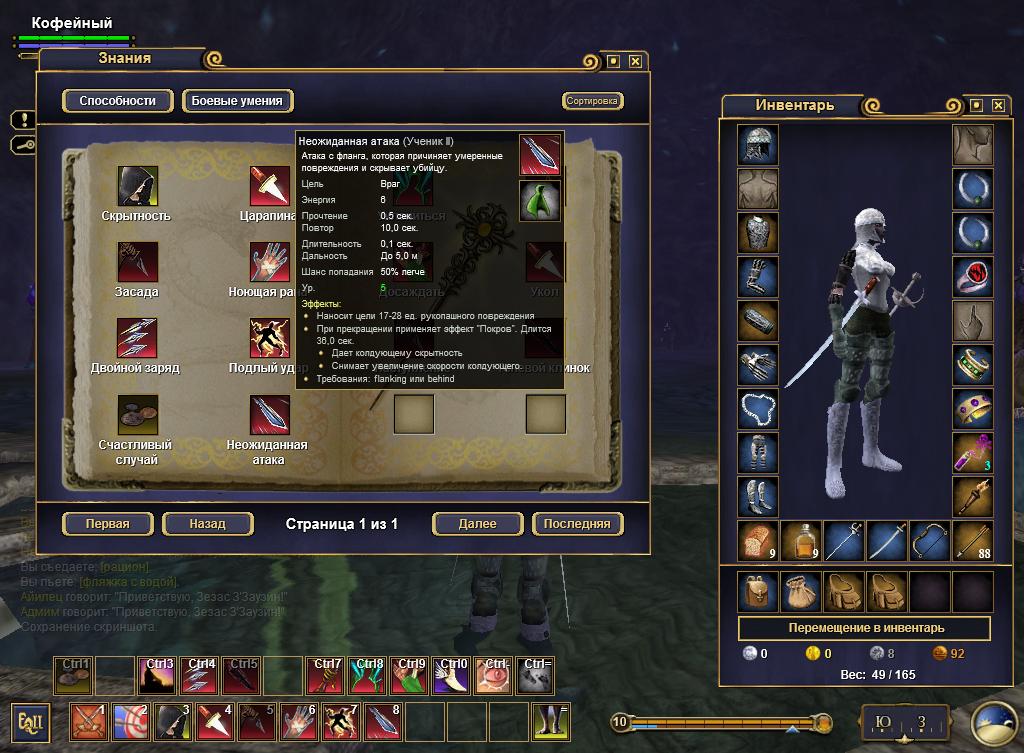Viewport: 1024px width, 753px height.
Task: Jump to the Последняя page
Action: point(578,523)
